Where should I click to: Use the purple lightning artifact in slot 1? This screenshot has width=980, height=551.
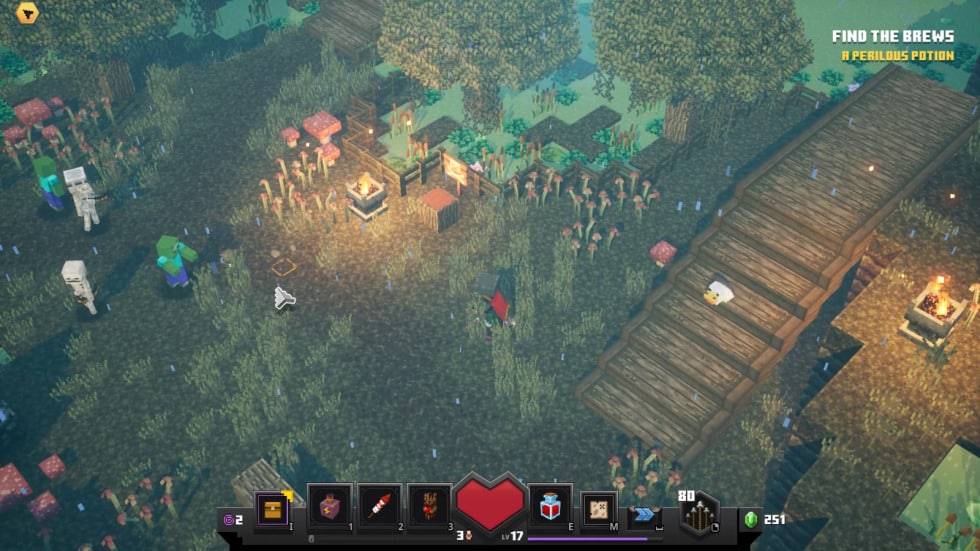click(x=329, y=507)
